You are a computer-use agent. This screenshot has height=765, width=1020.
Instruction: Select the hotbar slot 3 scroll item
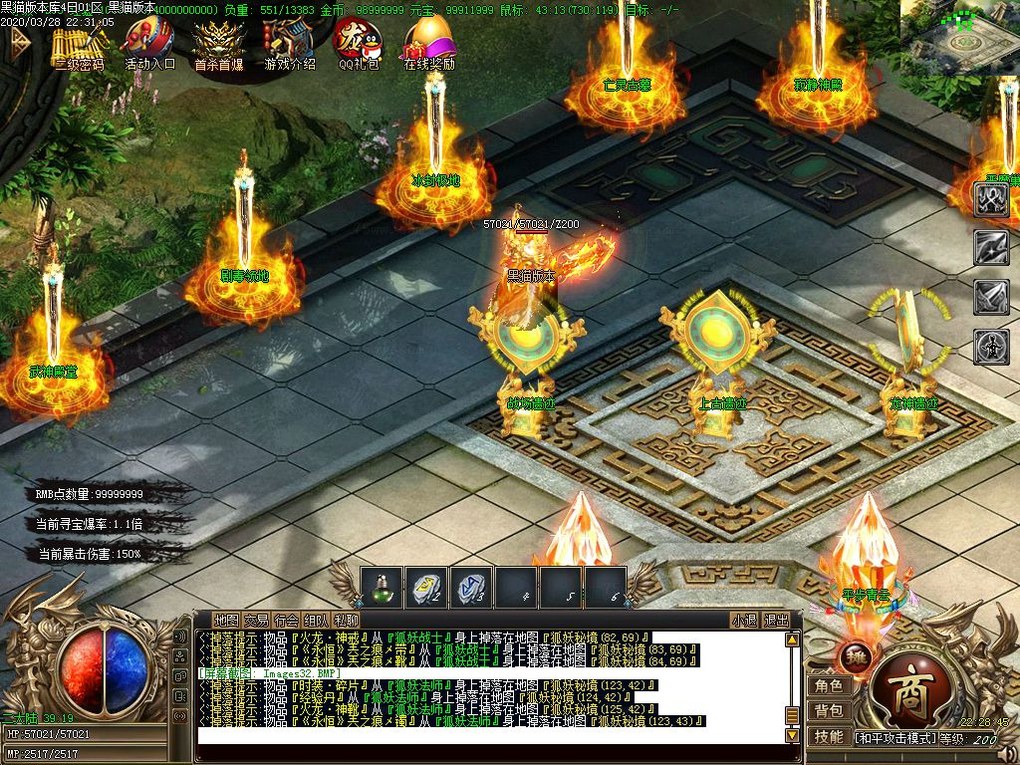coord(472,588)
